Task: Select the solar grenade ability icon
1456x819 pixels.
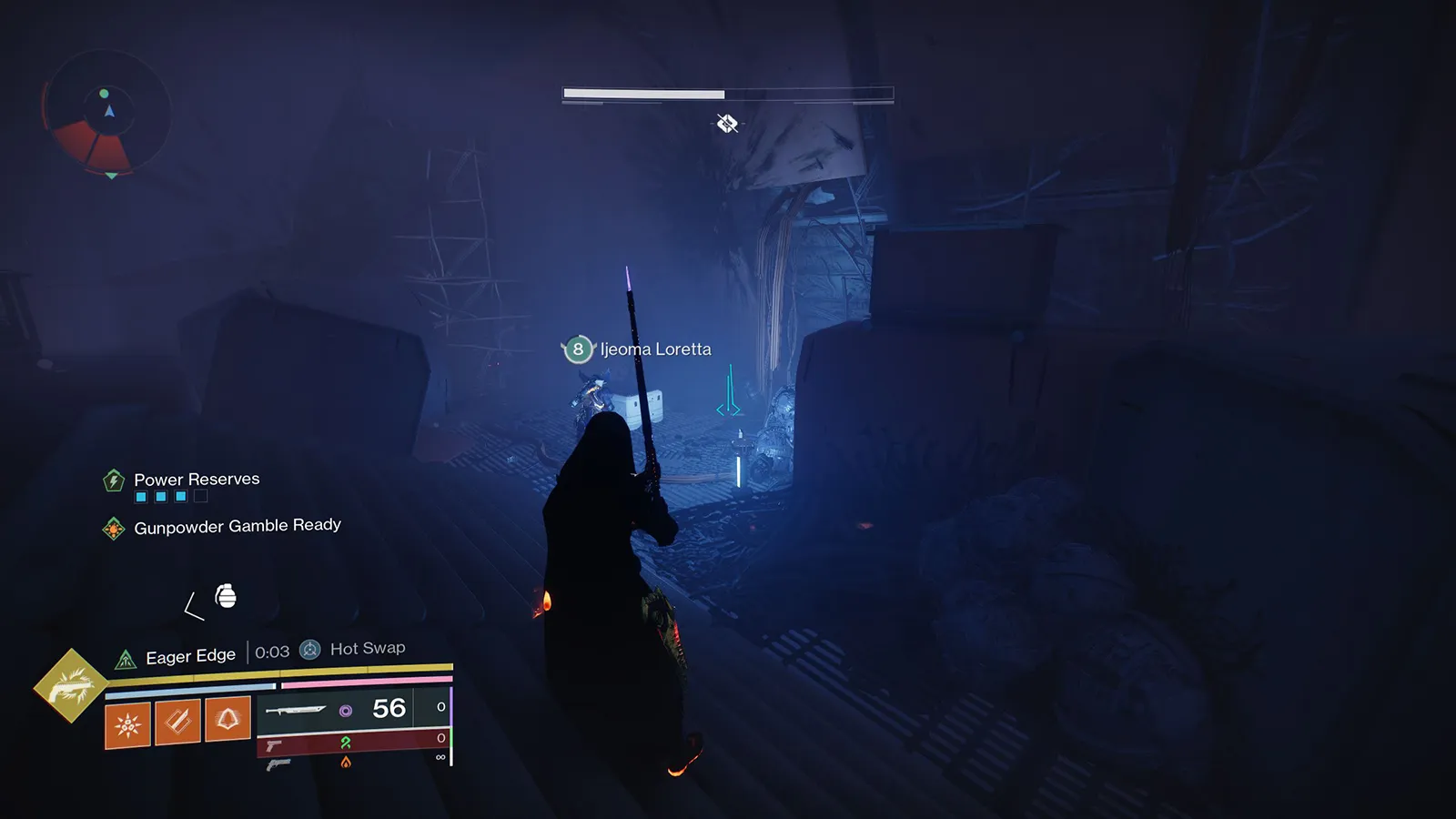Action: pyautogui.click(x=127, y=724)
